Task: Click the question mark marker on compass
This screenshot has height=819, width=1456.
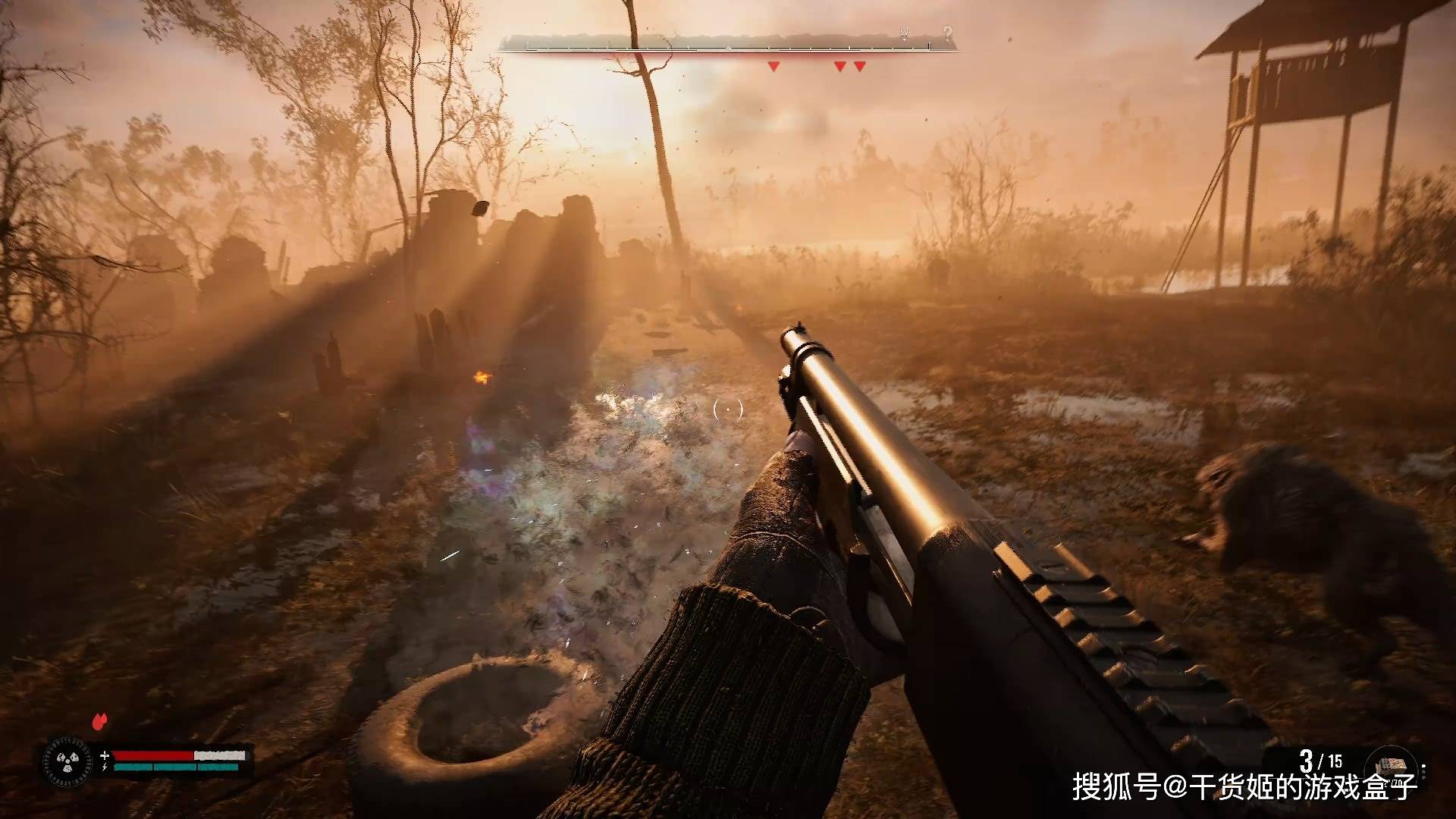Action: 947,33
